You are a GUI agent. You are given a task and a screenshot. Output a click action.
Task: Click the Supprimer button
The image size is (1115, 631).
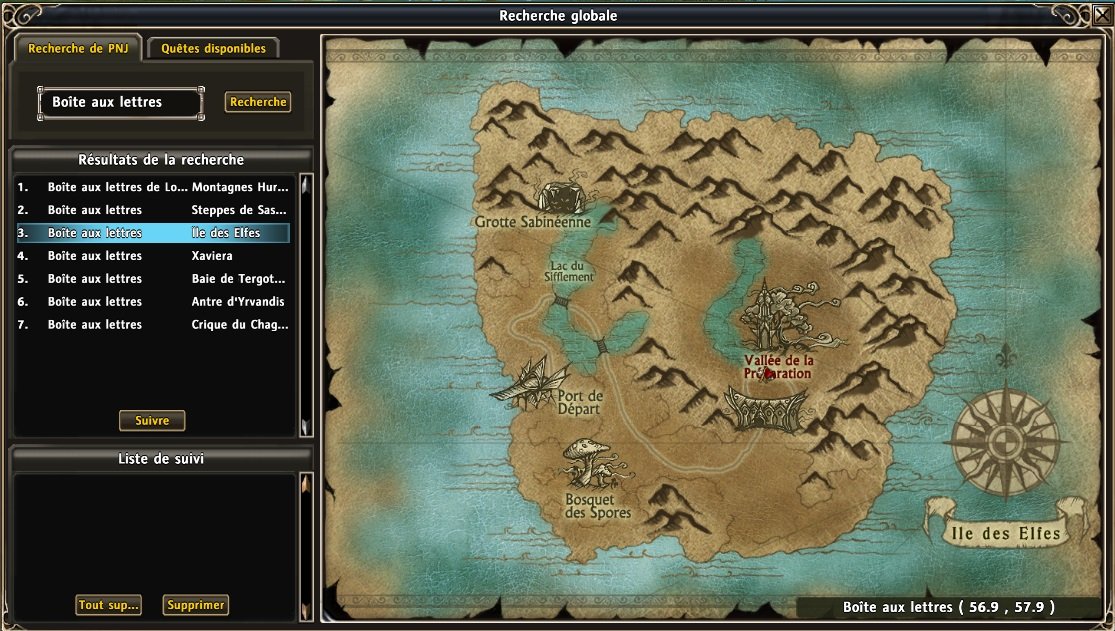[x=197, y=605]
